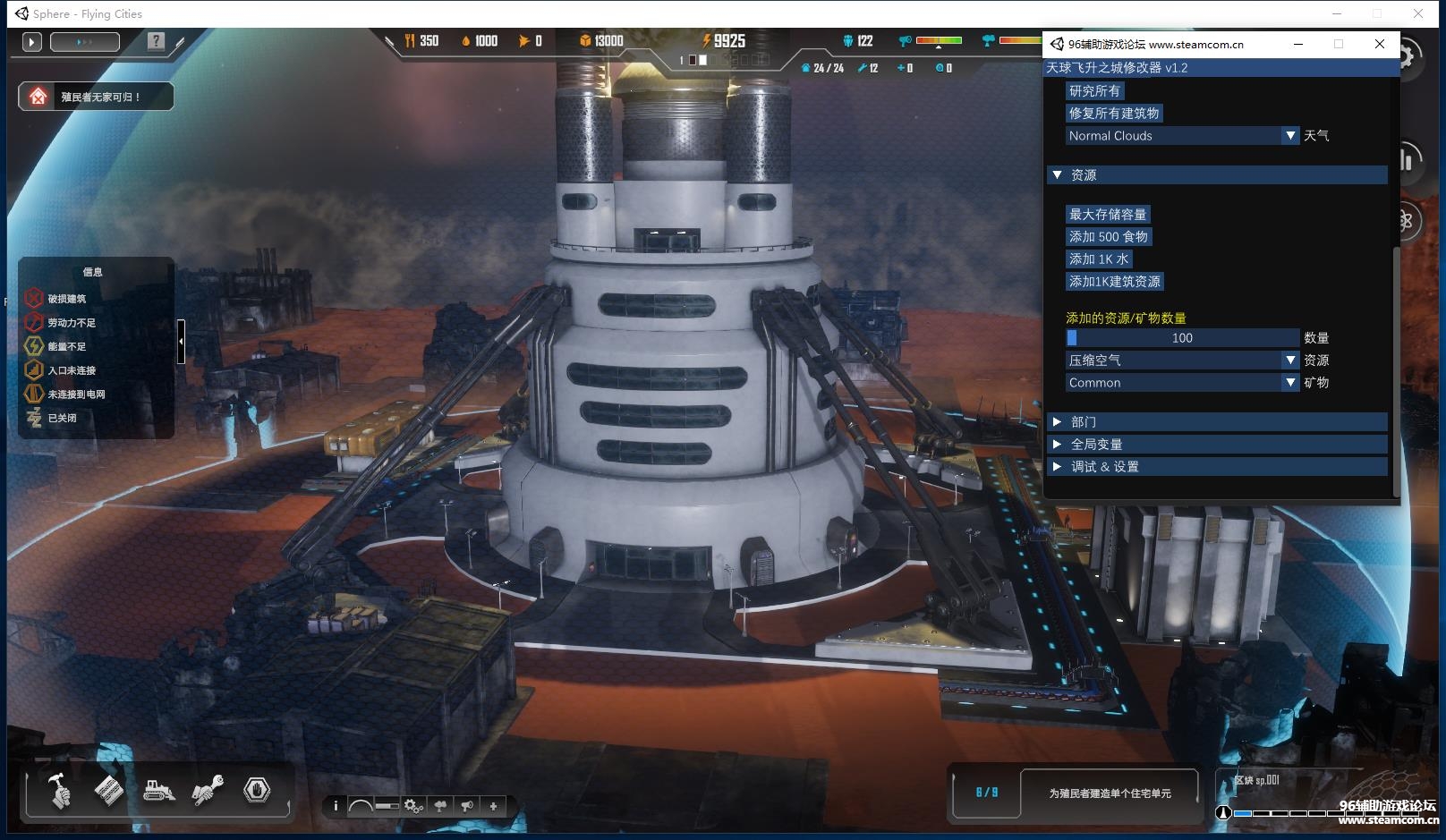The width and height of the screenshot is (1446, 840).
Task: Activate the wrench repair tool
Action: pyautogui.click(x=208, y=791)
